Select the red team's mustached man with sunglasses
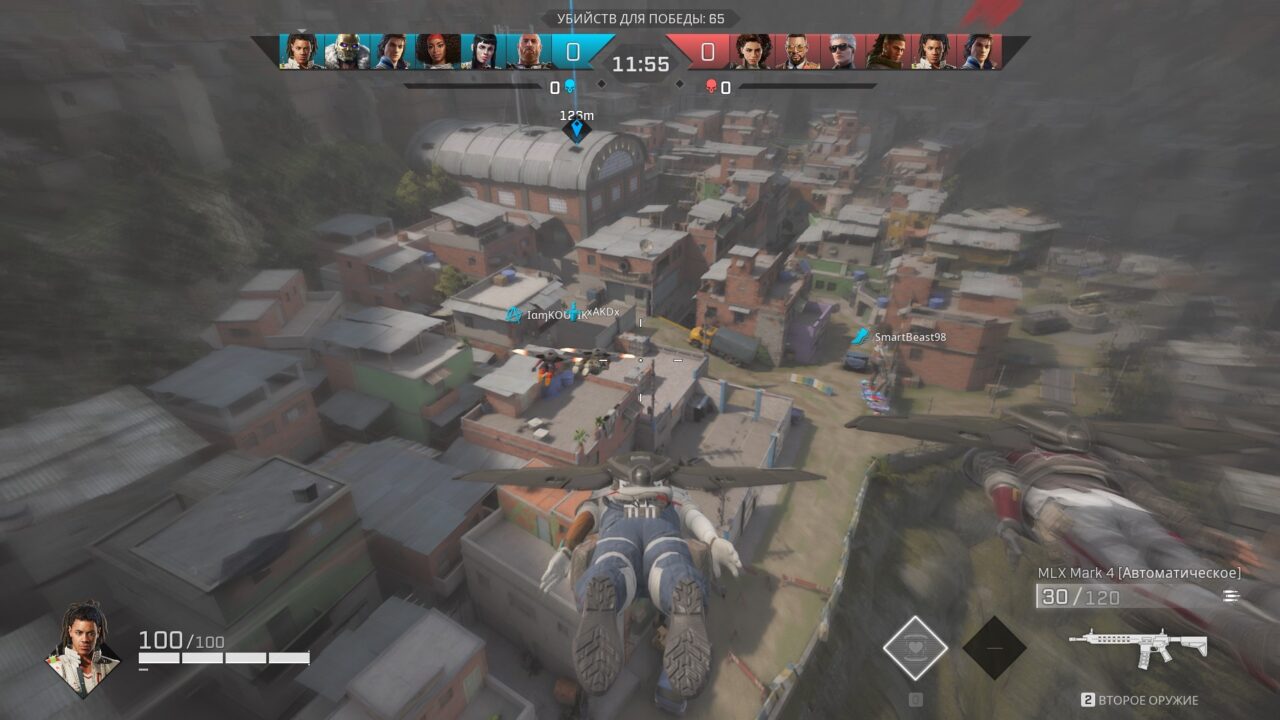 pyautogui.click(x=797, y=51)
